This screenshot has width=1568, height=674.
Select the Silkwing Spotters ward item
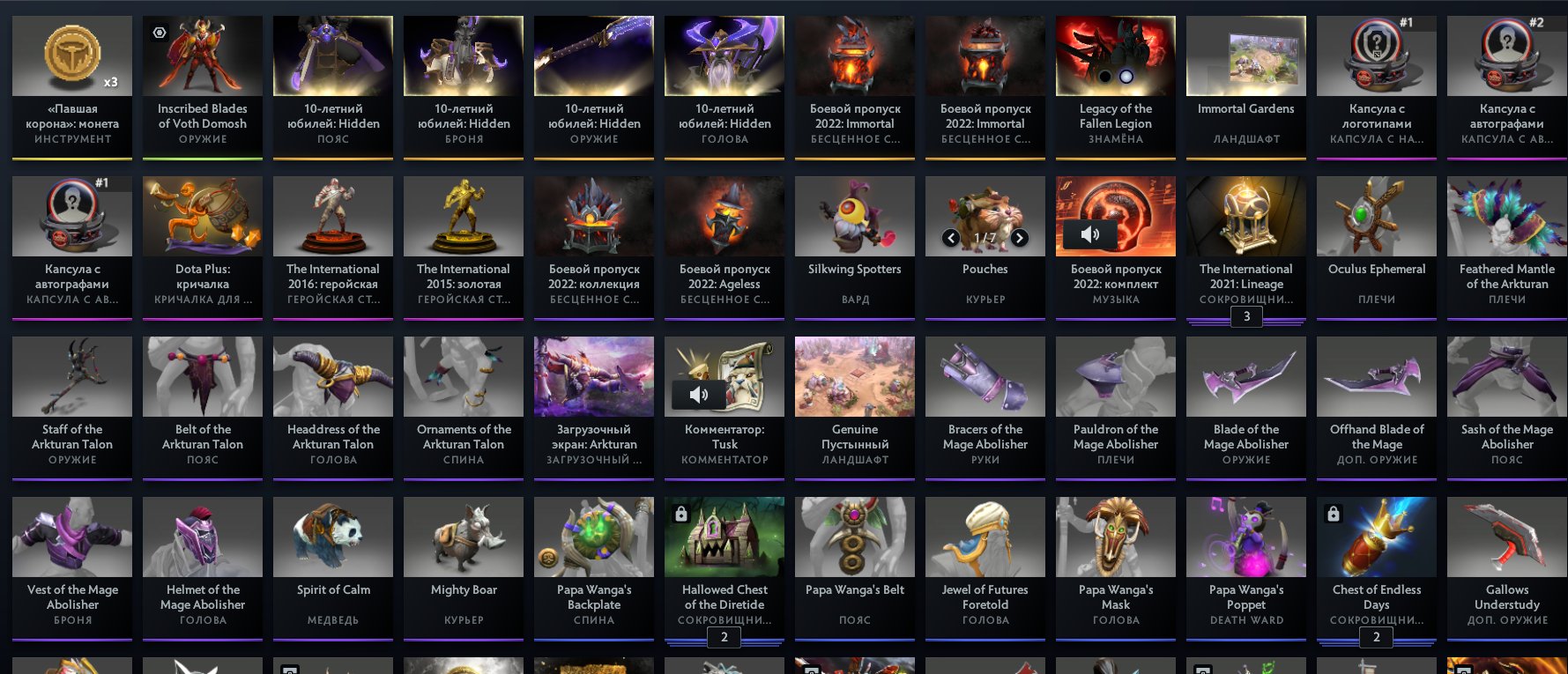pyautogui.click(x=854, y=216)
